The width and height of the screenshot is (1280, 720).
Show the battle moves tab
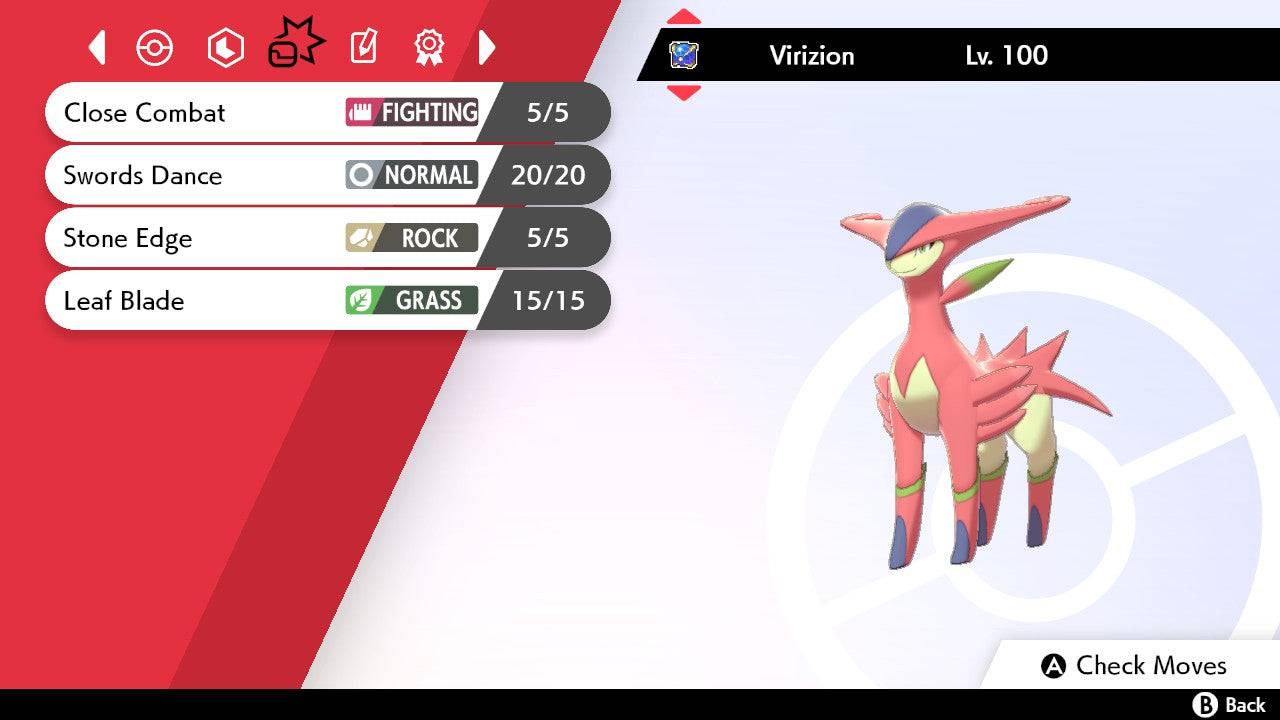tap(296, 45)
